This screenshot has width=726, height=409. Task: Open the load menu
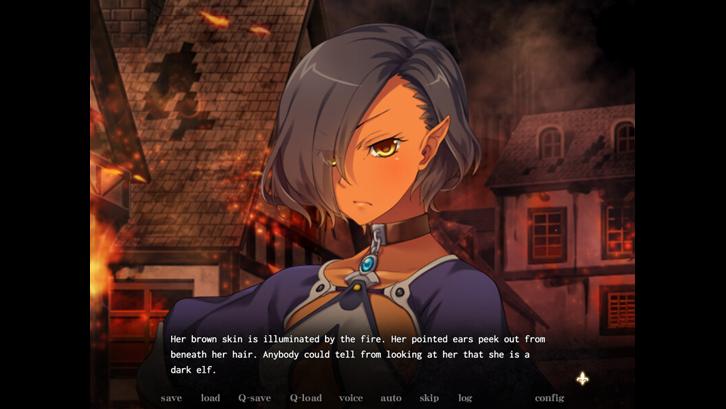pyautogui.click(x=210, y=398)
